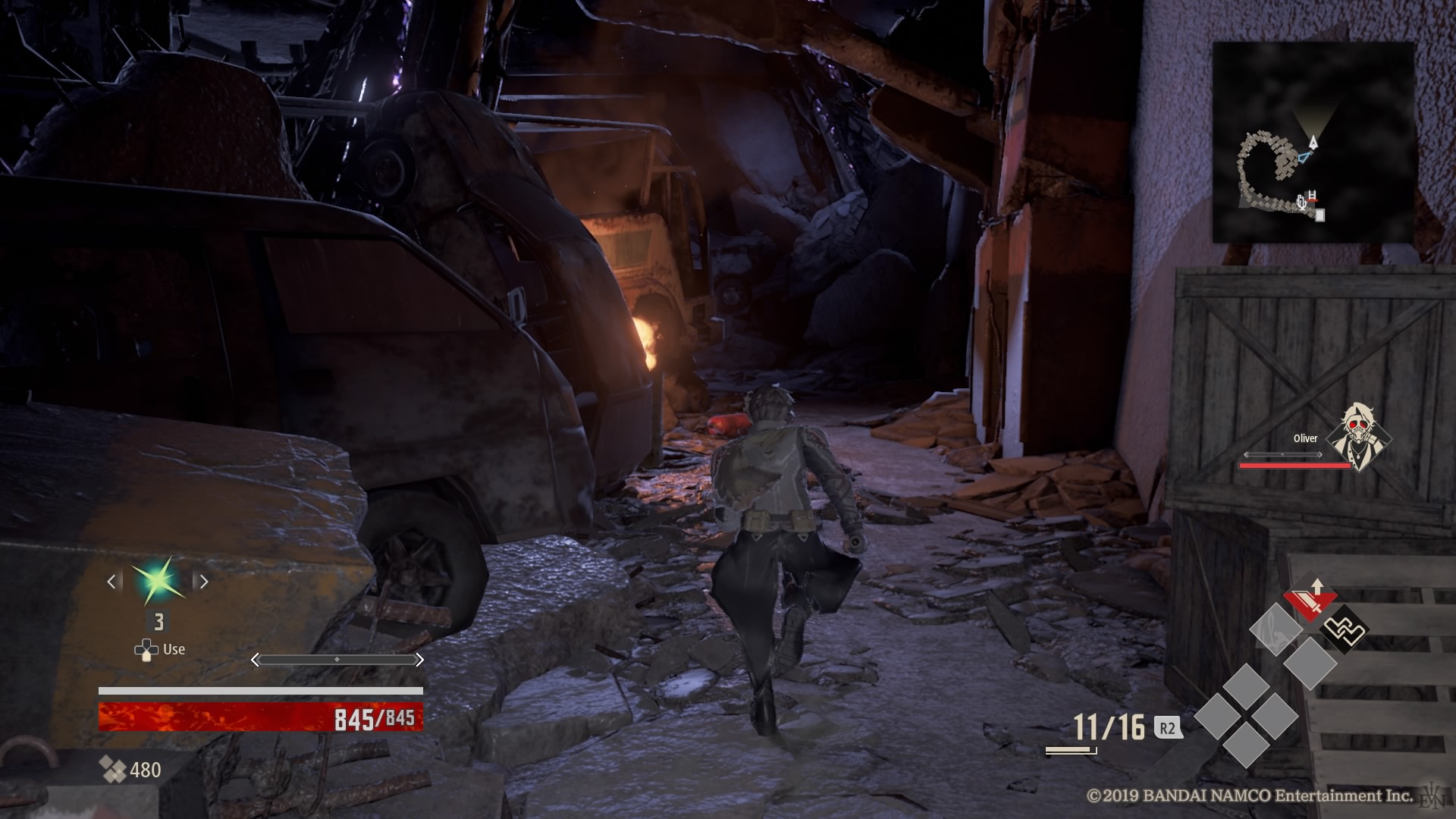Cycle quick item with the left arrow
The image size is (1456, 819).
coord(112,582)
